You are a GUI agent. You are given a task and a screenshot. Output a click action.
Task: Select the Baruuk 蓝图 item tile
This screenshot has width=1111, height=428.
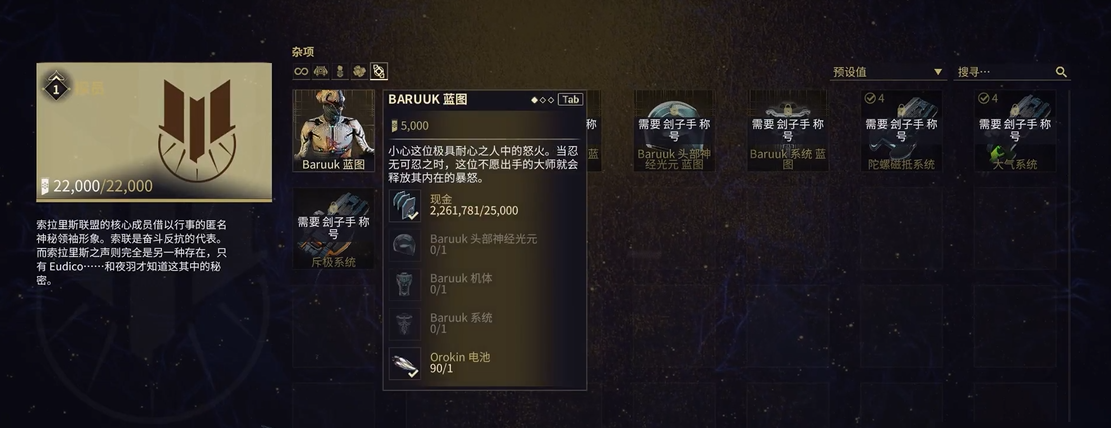[x=333, y=131]
